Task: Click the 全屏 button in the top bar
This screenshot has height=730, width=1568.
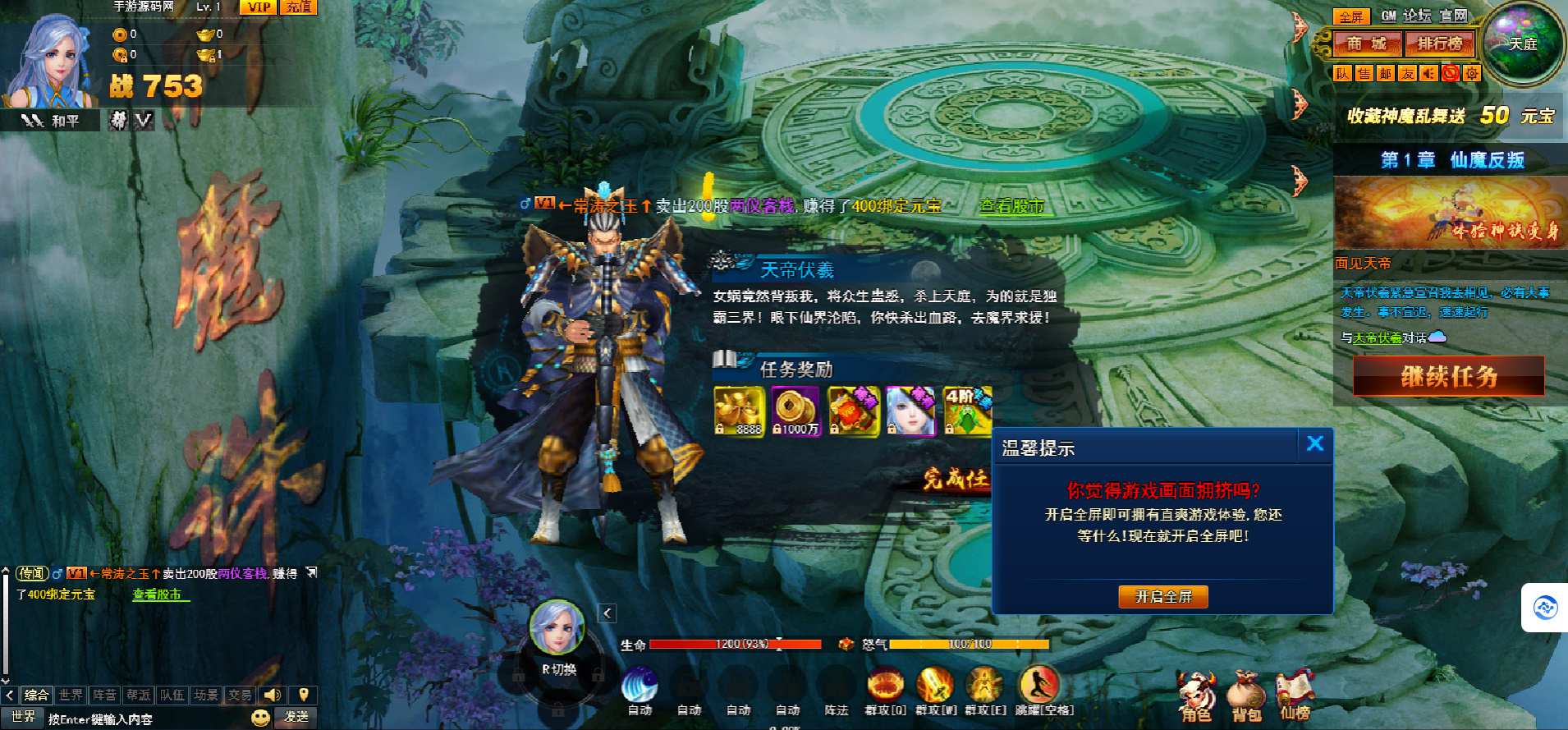Action: 1351,16
